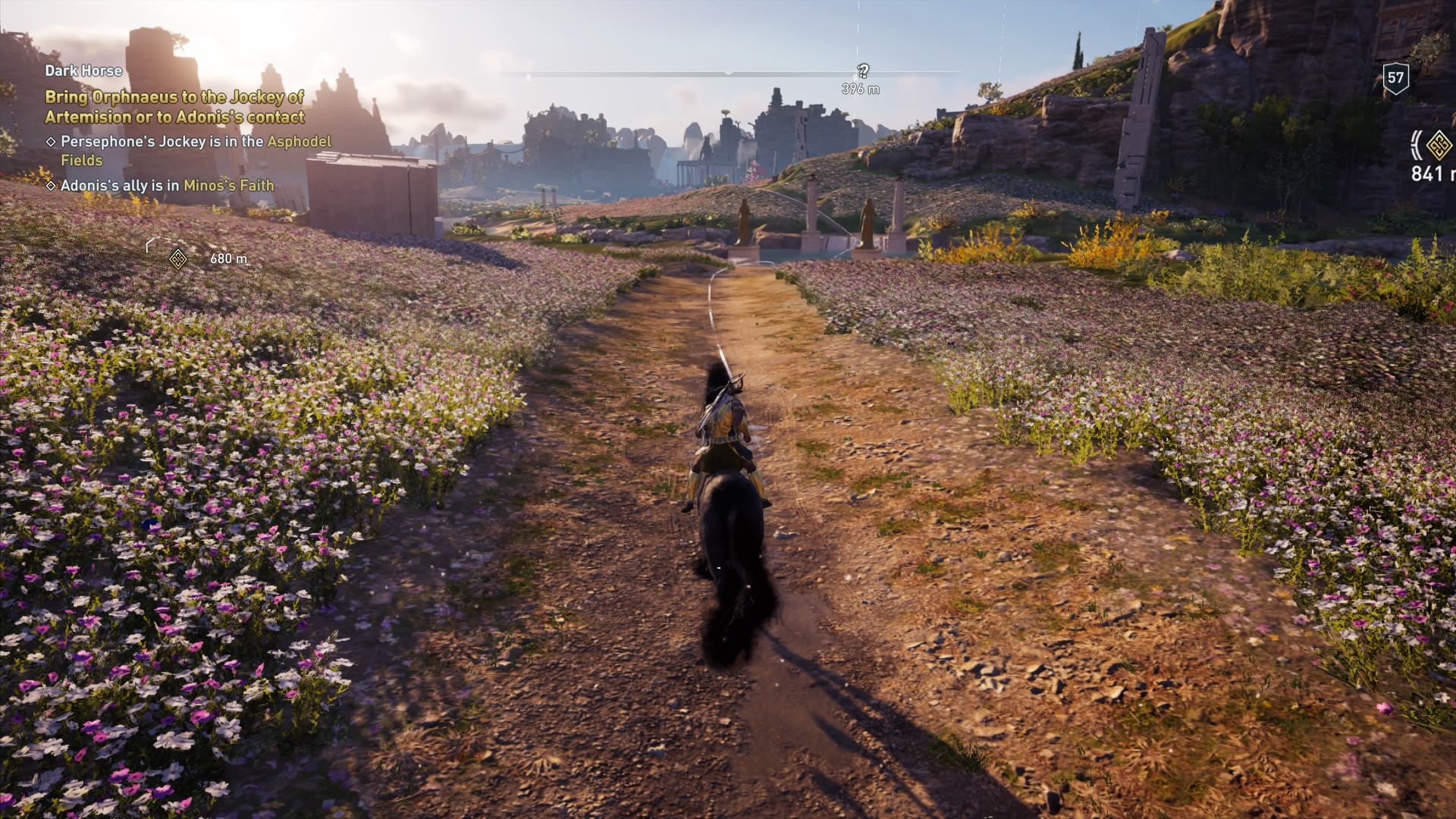Click the diamond bullet beside Adonis's ally objective
The image size is (1456, 819).
click(x=51, y=184)
